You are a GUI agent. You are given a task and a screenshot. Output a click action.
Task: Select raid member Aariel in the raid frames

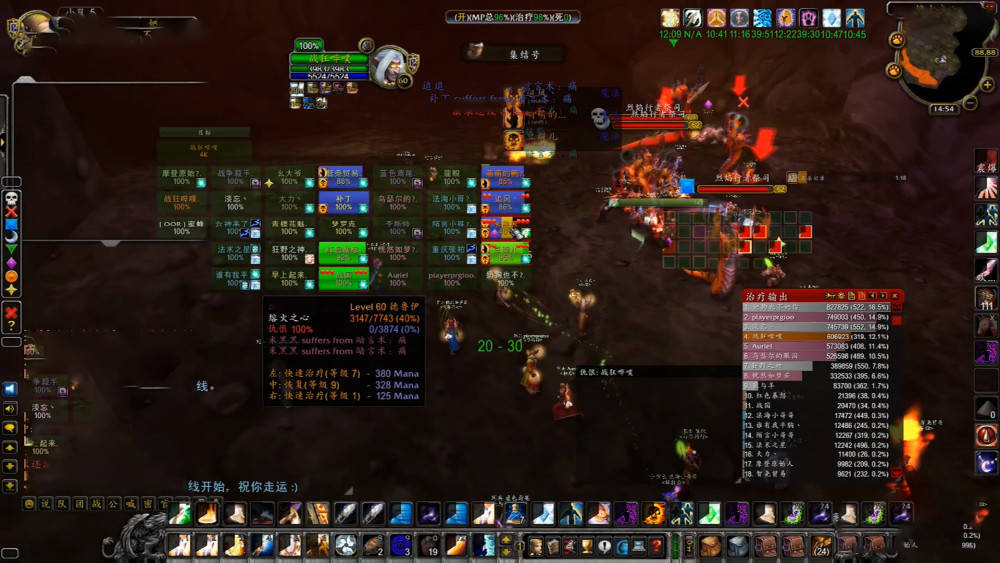[398, 277]
